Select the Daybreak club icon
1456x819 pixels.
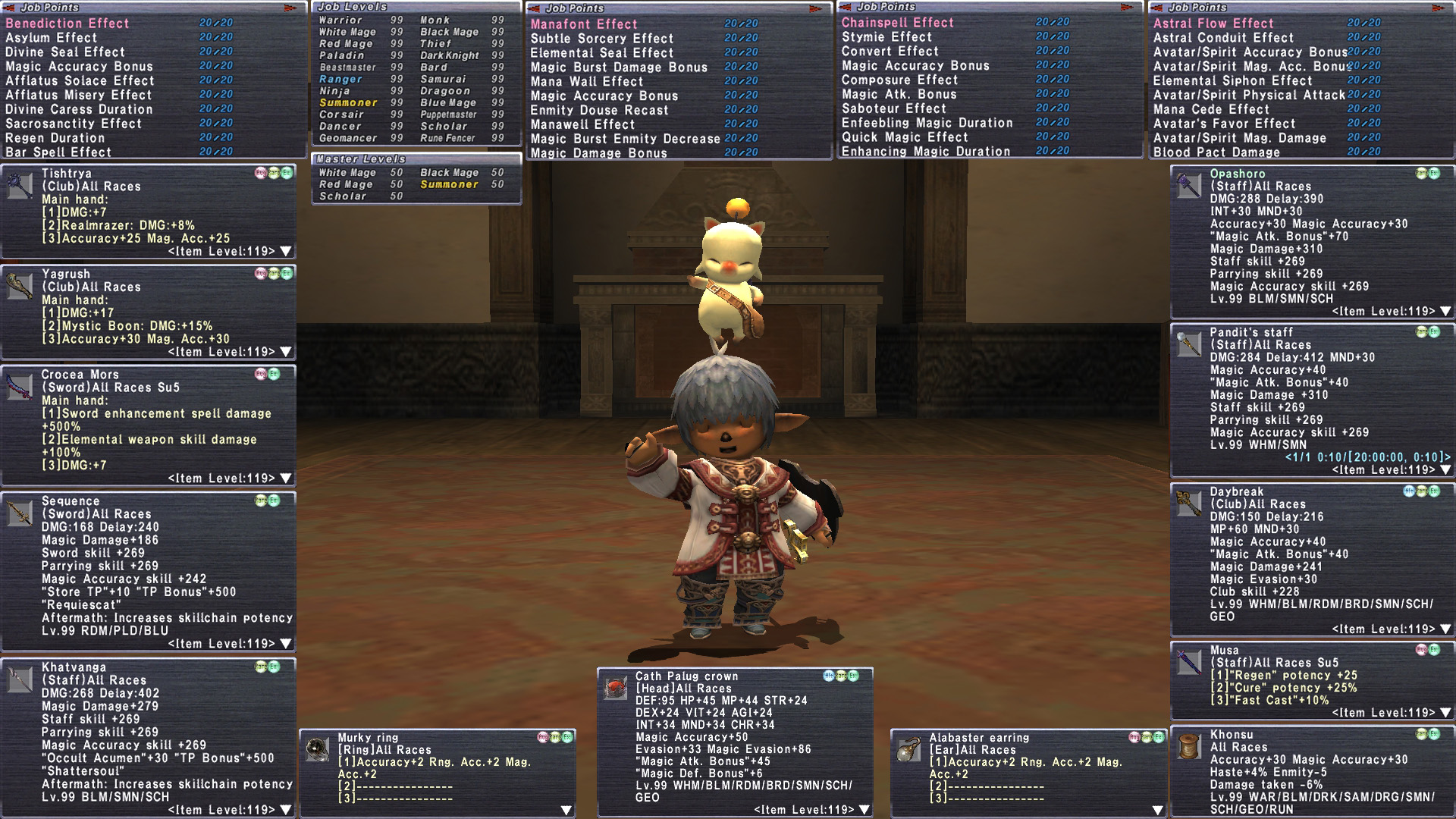pos(1188,503)
